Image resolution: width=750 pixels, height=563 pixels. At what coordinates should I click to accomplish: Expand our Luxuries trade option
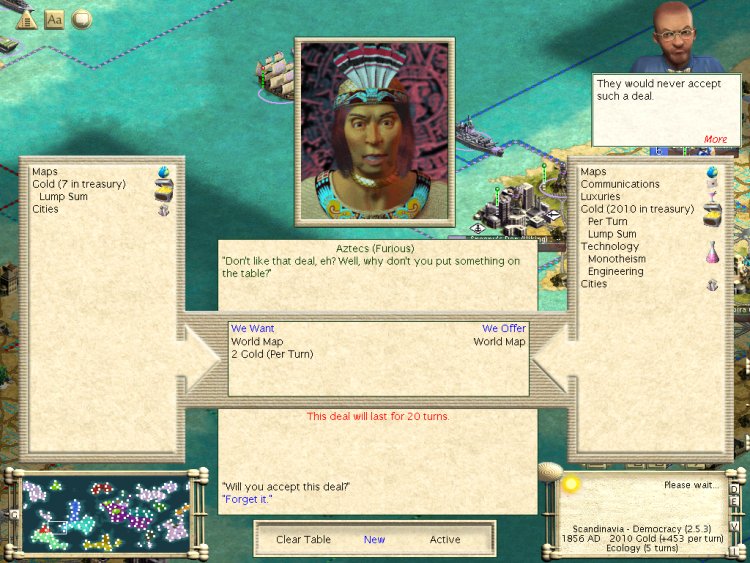600,197
